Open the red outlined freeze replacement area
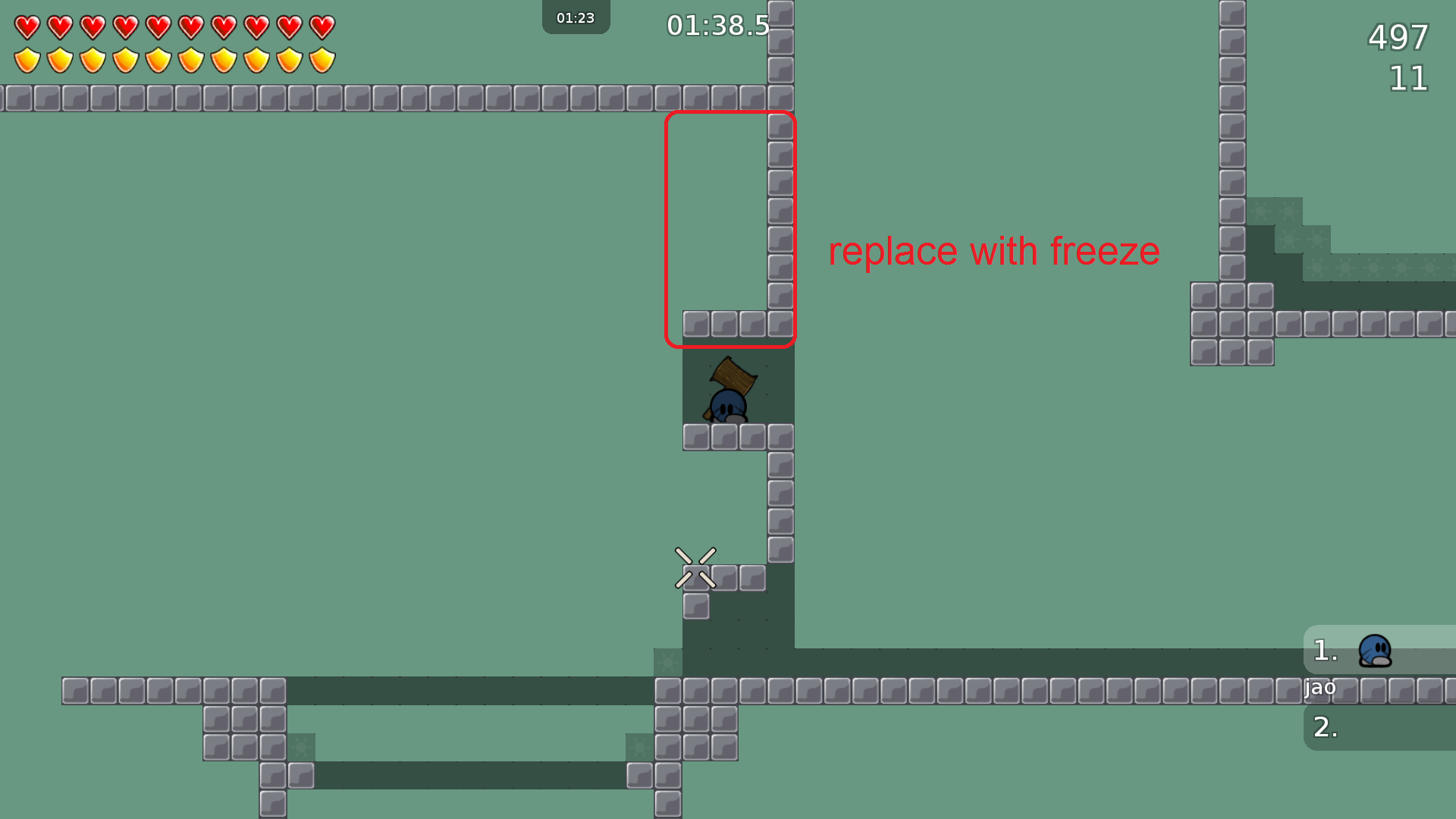 click(730, 227)
